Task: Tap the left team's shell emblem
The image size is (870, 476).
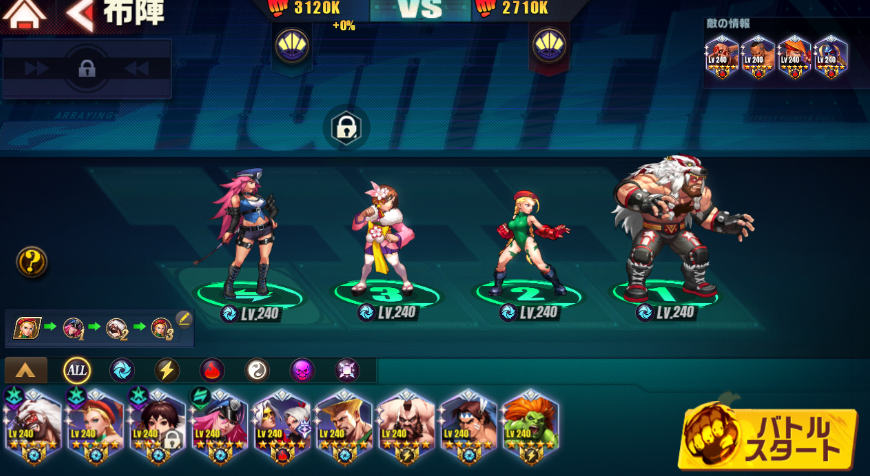Action: [x=292, y=45]
